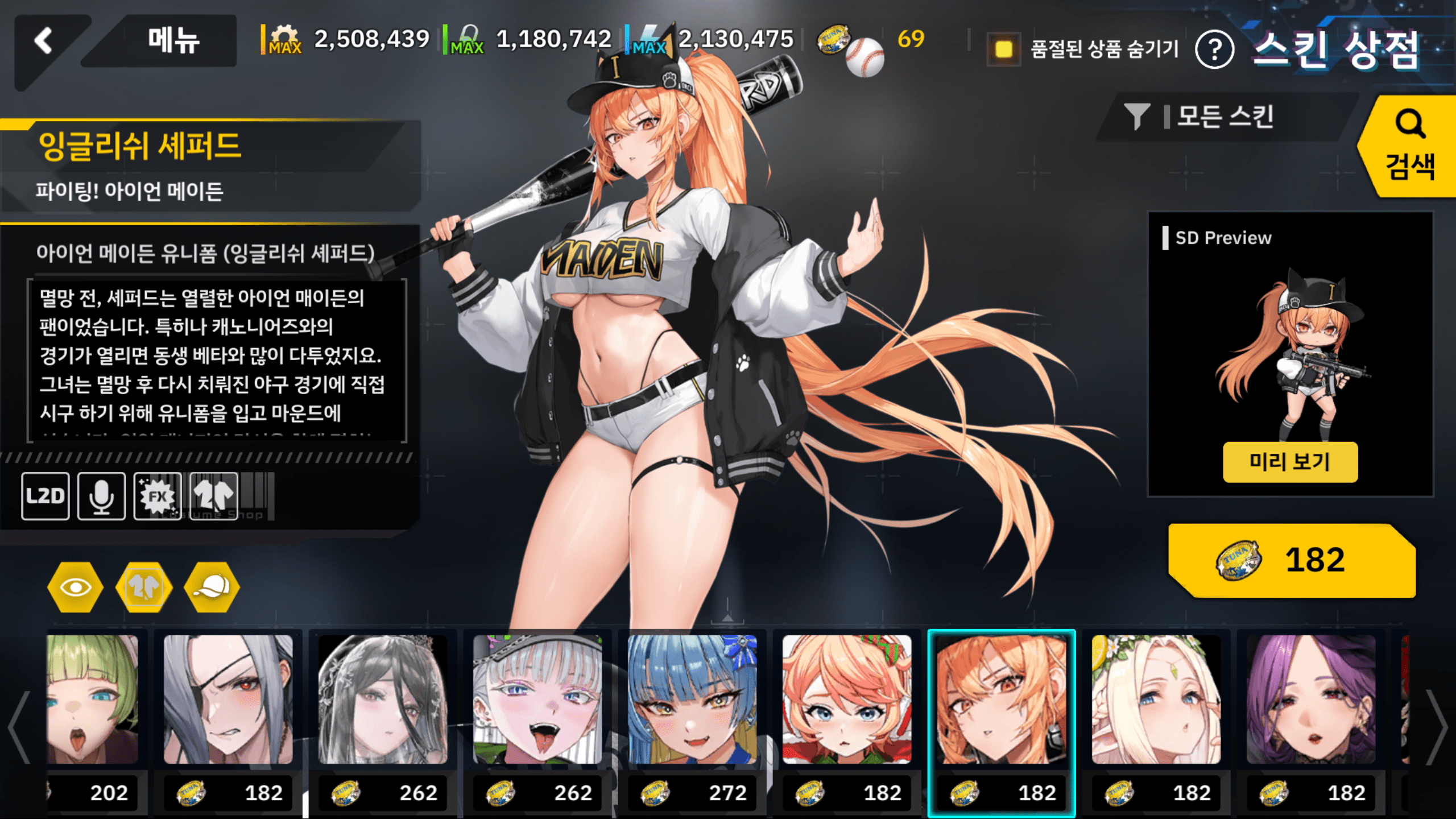The image size is (1456, 819).
Task: Click the baseball cap hexagon button
Action: click(x=212, y=588)
